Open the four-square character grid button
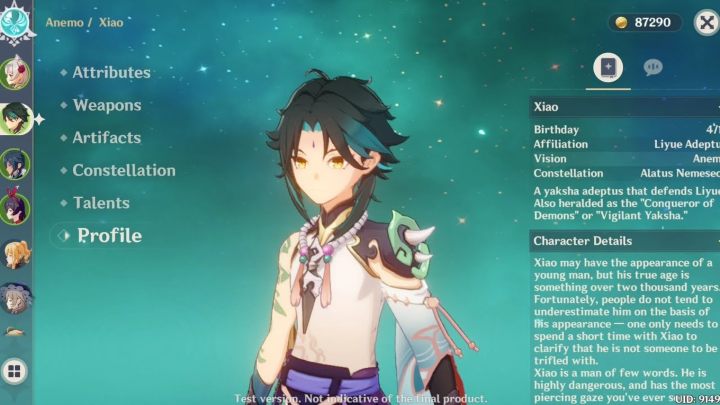 [15, 372]
